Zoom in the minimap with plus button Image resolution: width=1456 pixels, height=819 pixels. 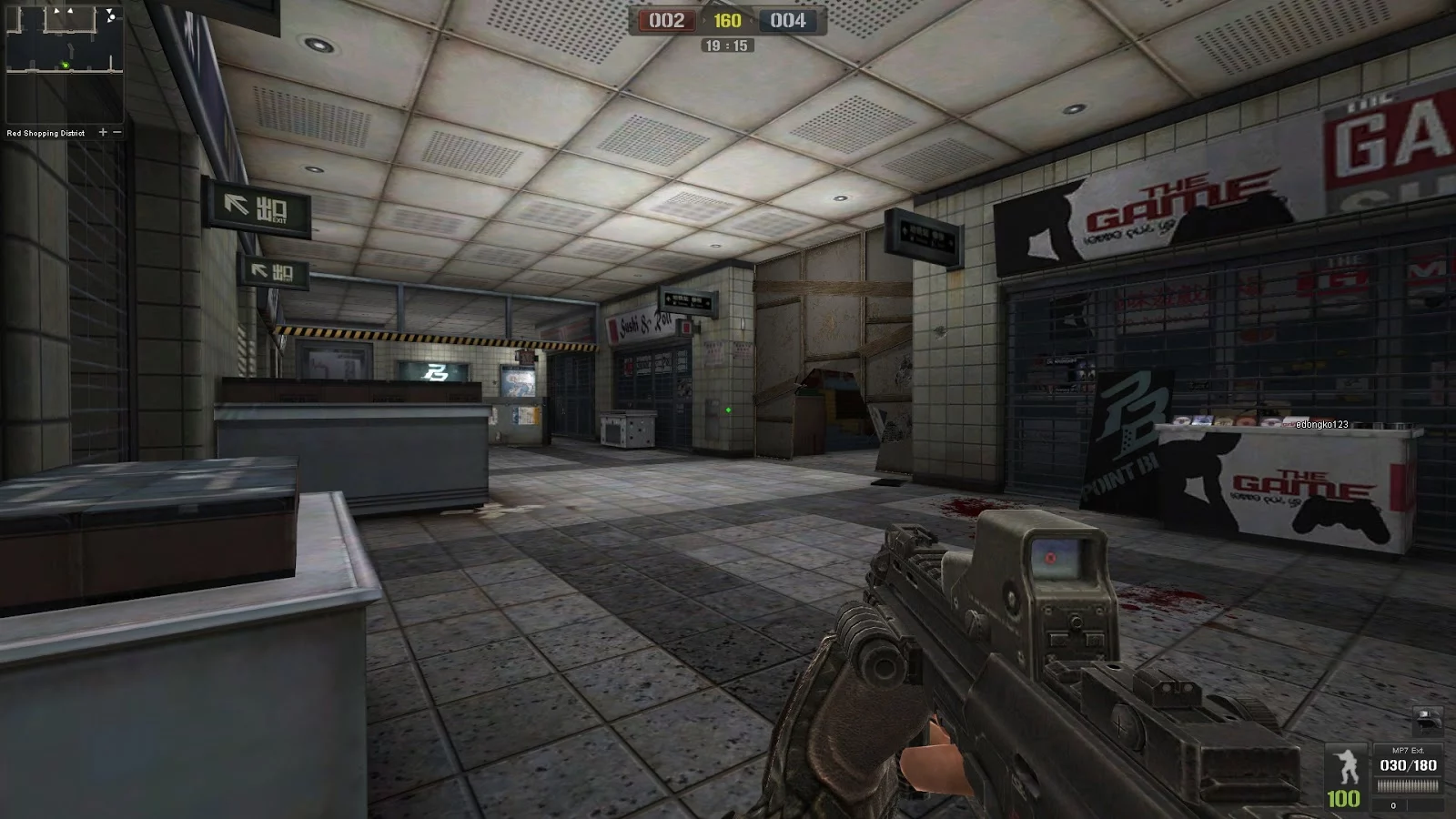(103, 132)
